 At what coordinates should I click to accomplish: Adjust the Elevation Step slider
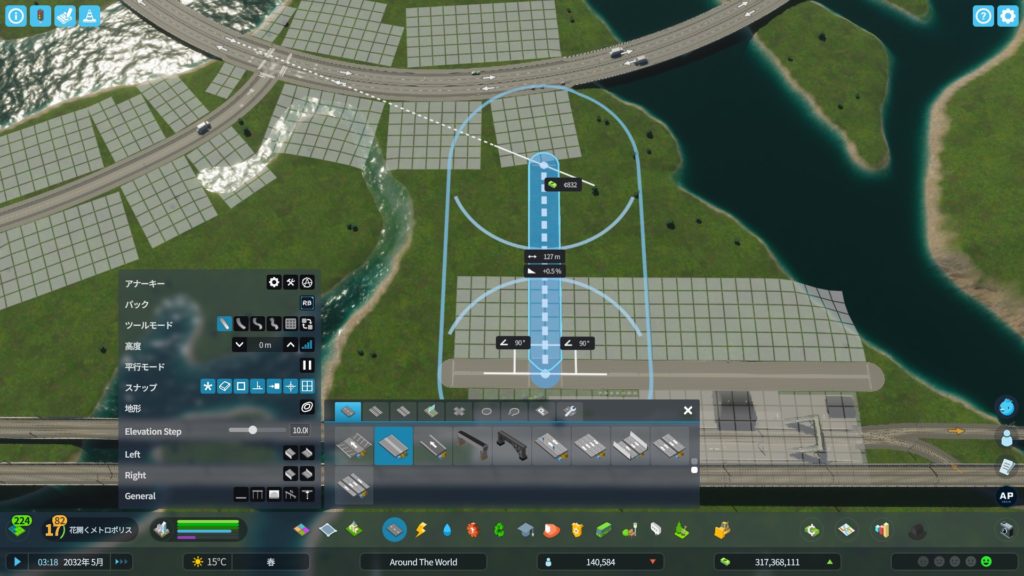click(253, 430)
